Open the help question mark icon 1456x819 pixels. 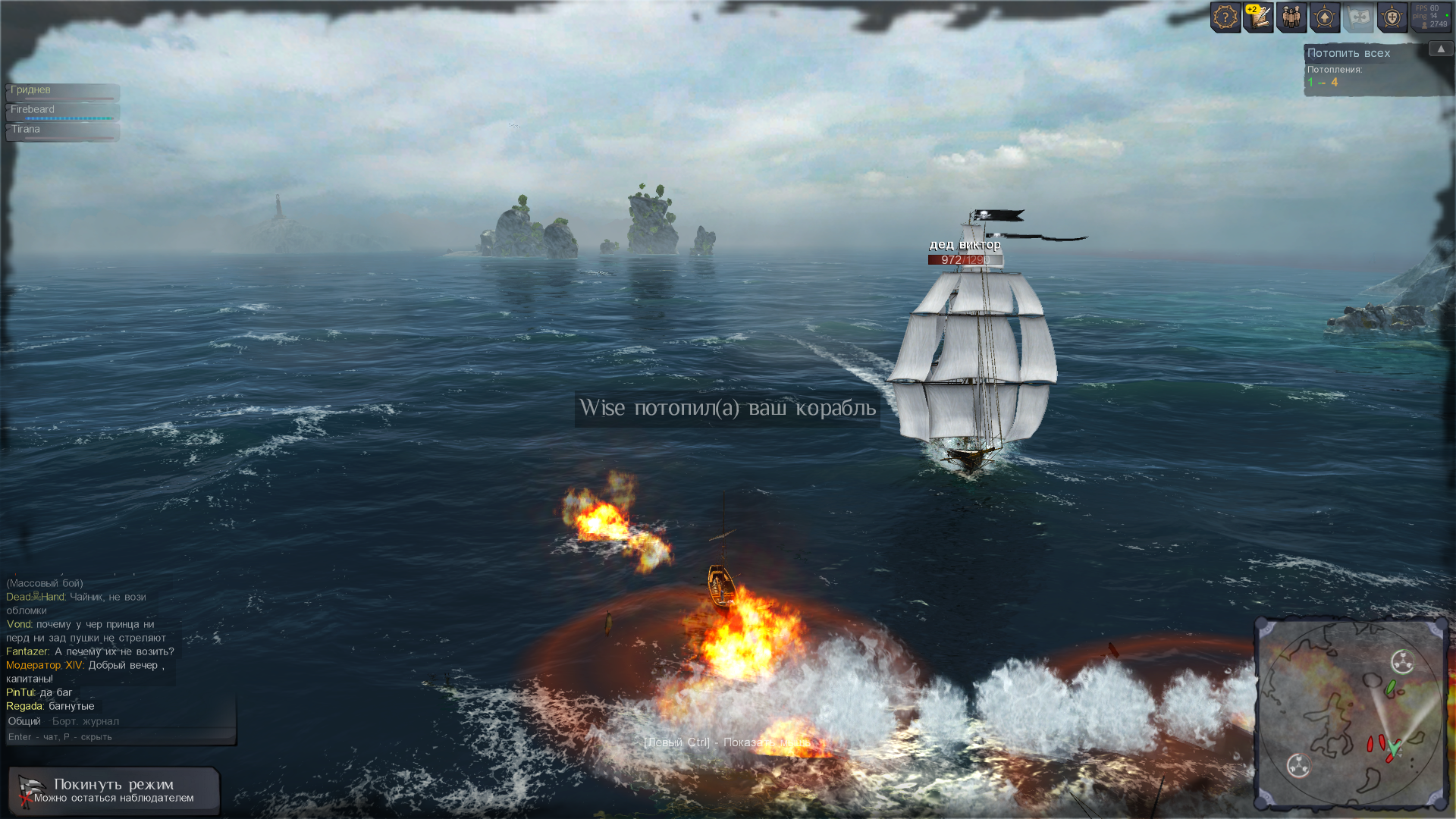click(1225, 17)
